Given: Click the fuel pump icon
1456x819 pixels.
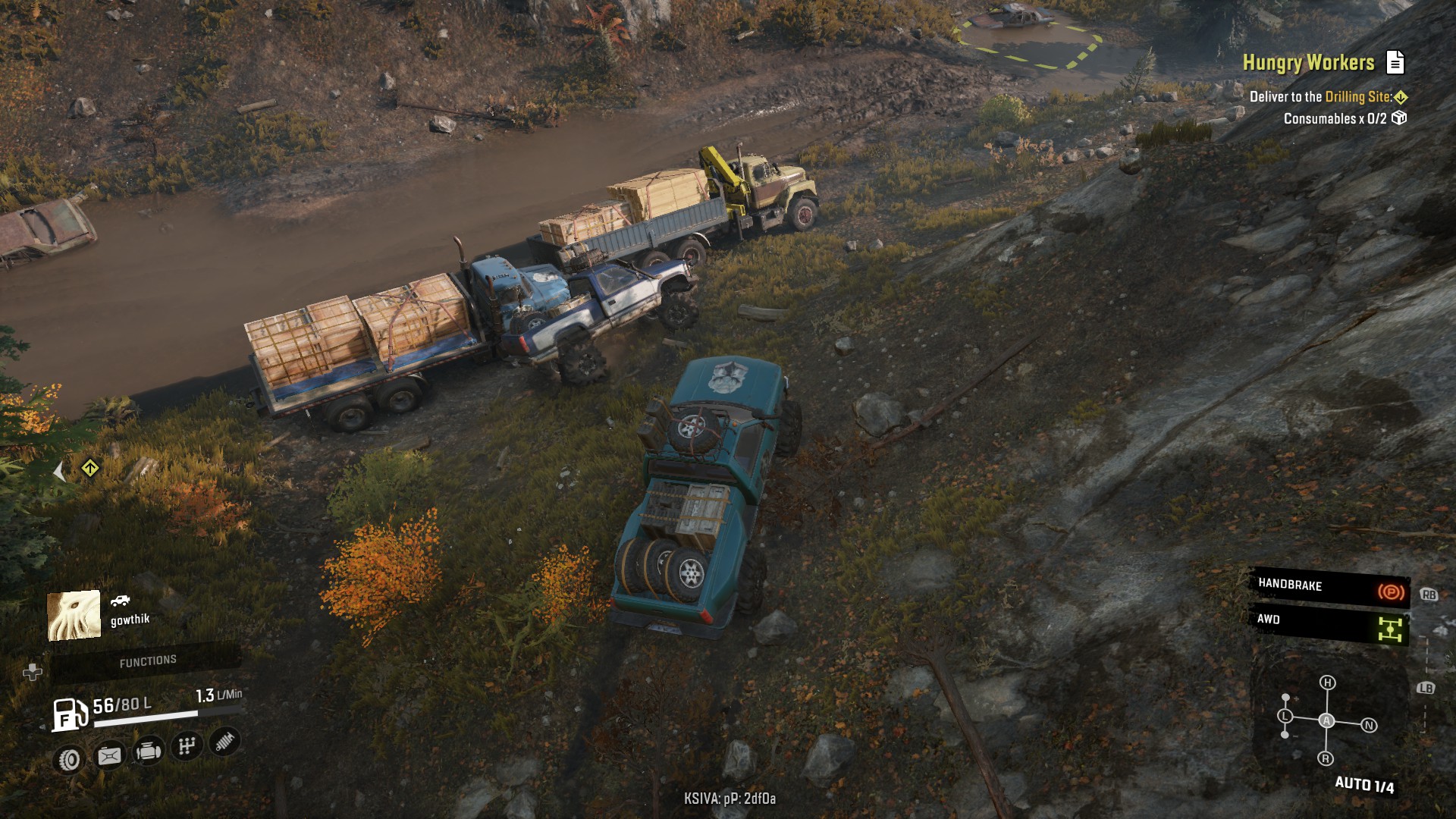Looking at the screenshot, I should click(69, 714).
